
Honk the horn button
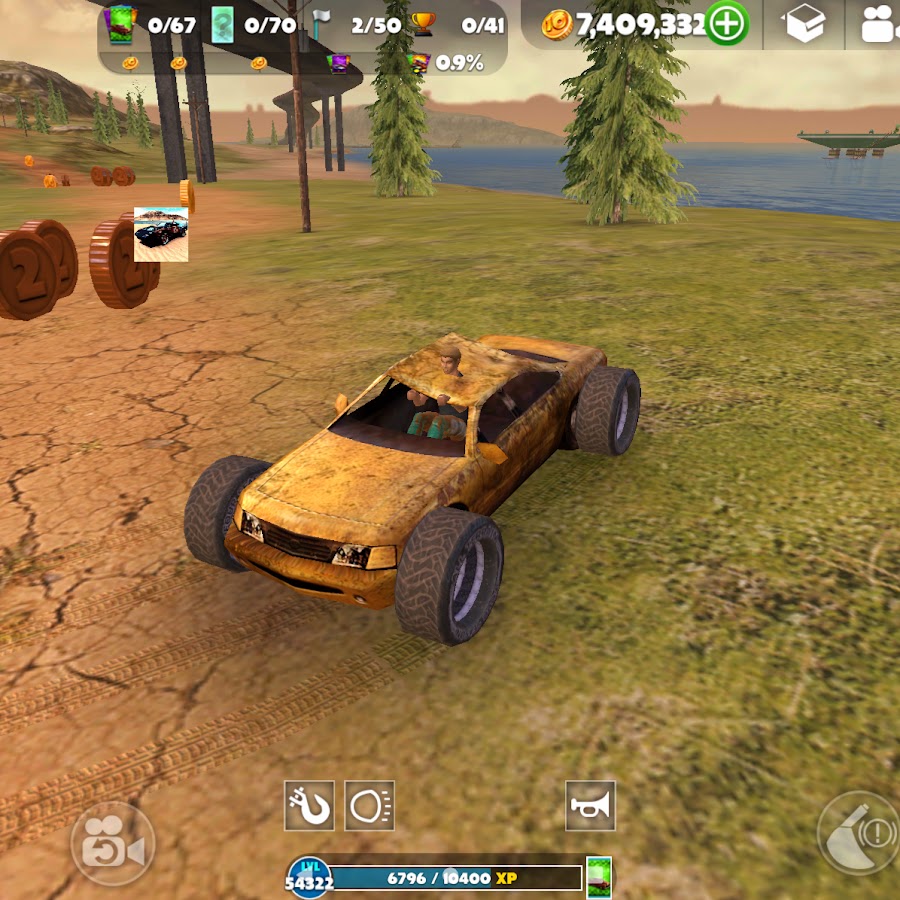pos(590,805)
